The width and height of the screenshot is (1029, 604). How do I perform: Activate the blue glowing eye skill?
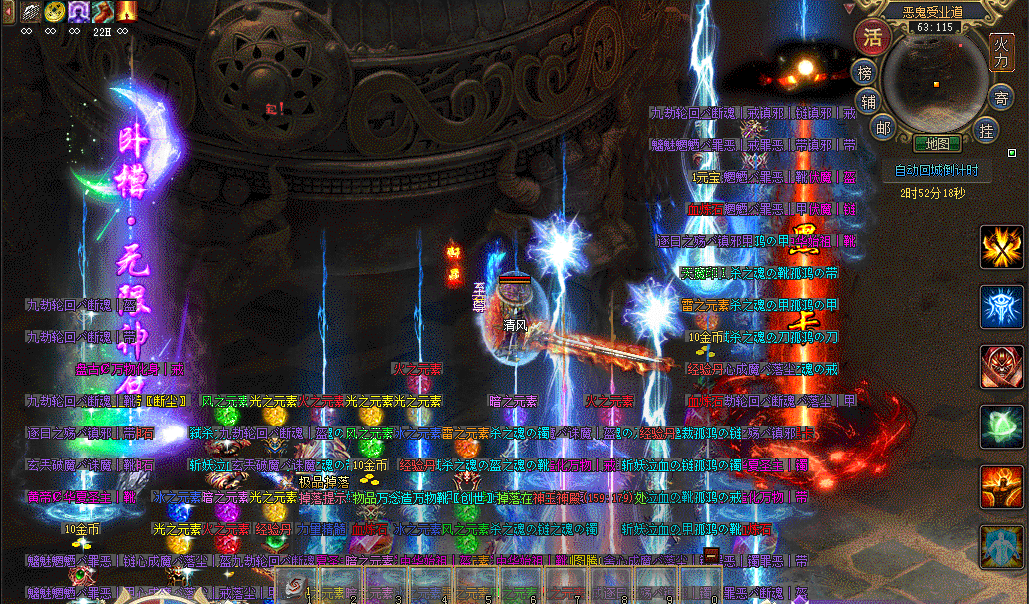tap(1001, 307)
